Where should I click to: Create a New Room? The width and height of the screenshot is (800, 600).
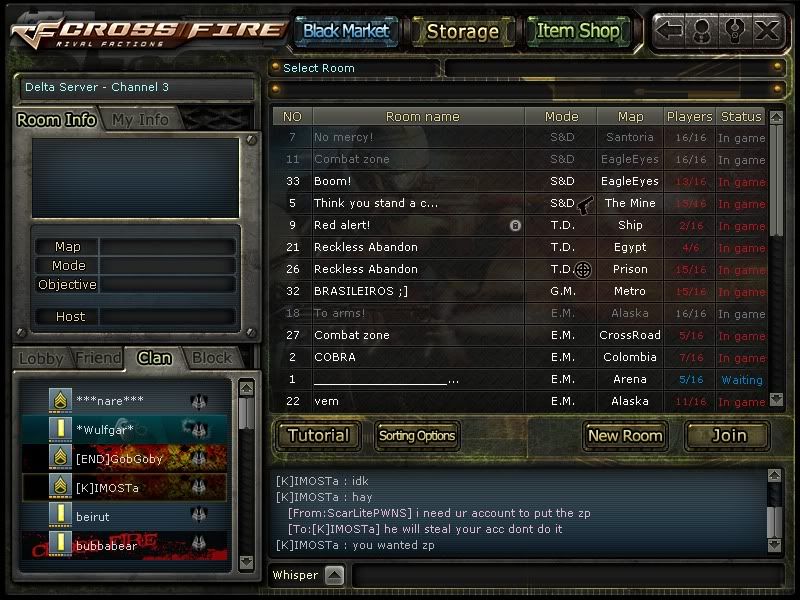tap(625, 435)
